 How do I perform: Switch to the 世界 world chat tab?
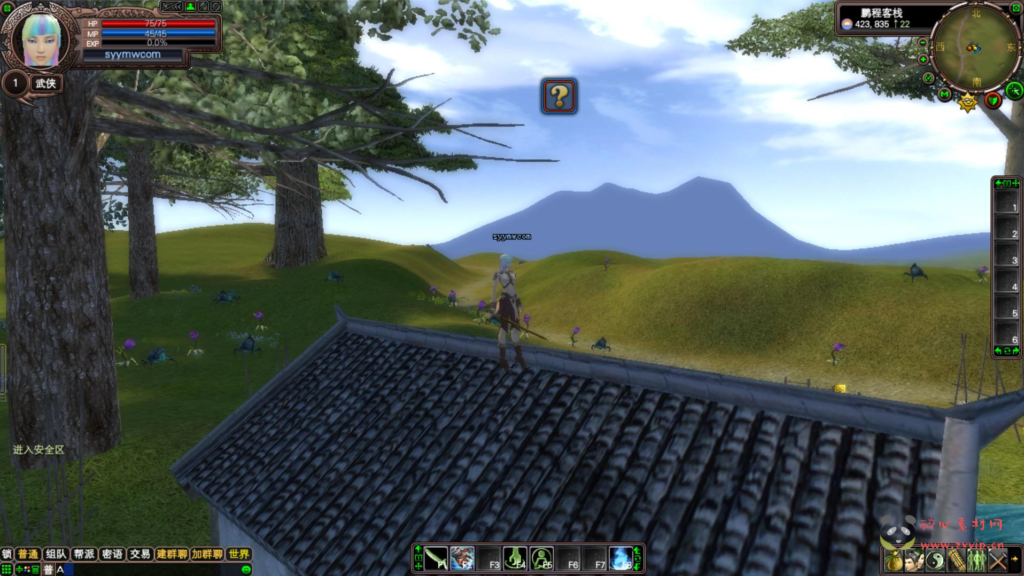click(x=238, y=554)
